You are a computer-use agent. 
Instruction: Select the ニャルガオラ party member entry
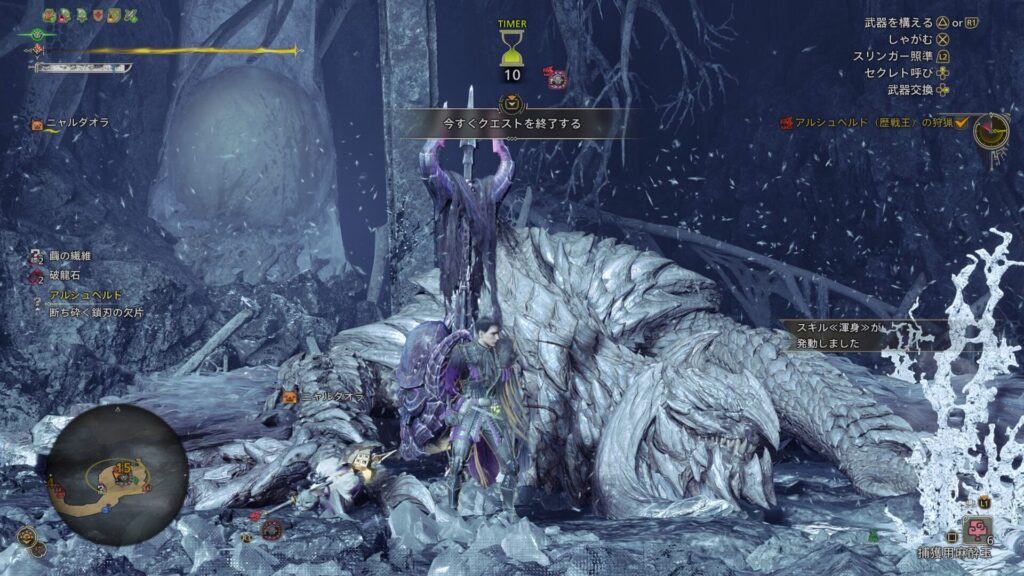70,123
